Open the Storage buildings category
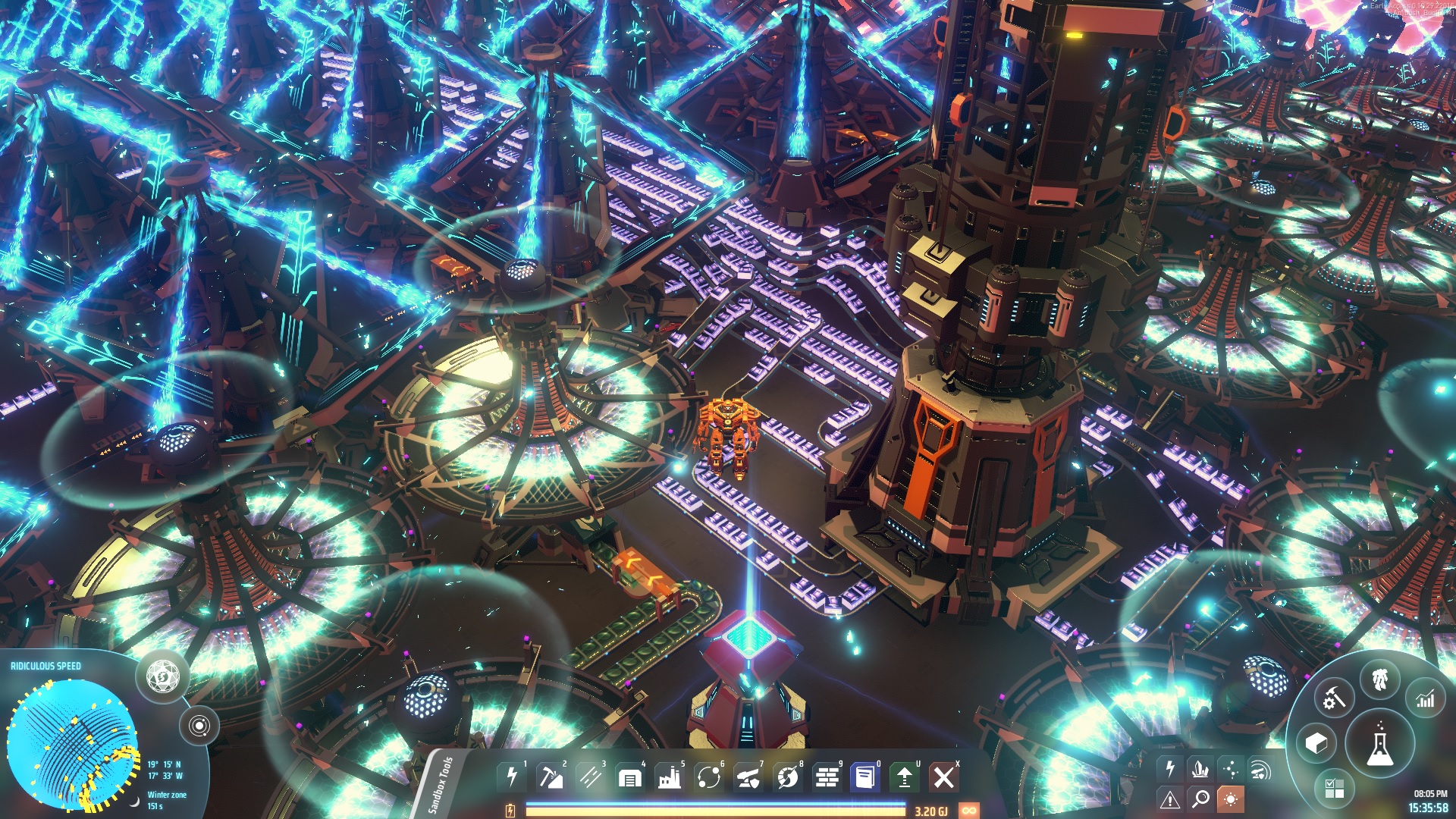The height and width of the screenshot is (819, 1456). tap(629, 777)
